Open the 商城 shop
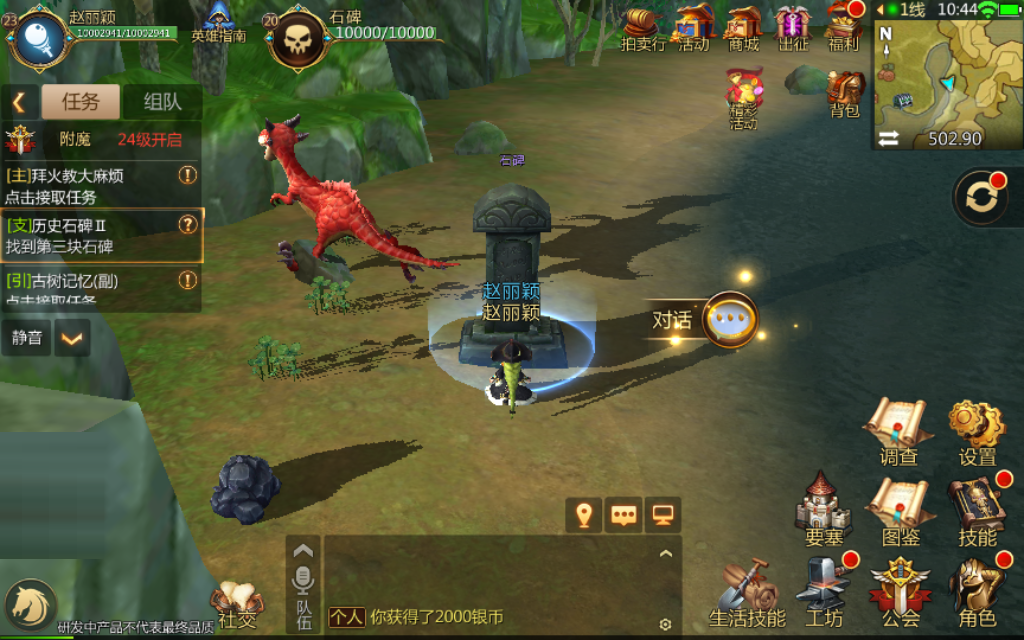This screenshot has height=640, width=1024. coord(743,26)
